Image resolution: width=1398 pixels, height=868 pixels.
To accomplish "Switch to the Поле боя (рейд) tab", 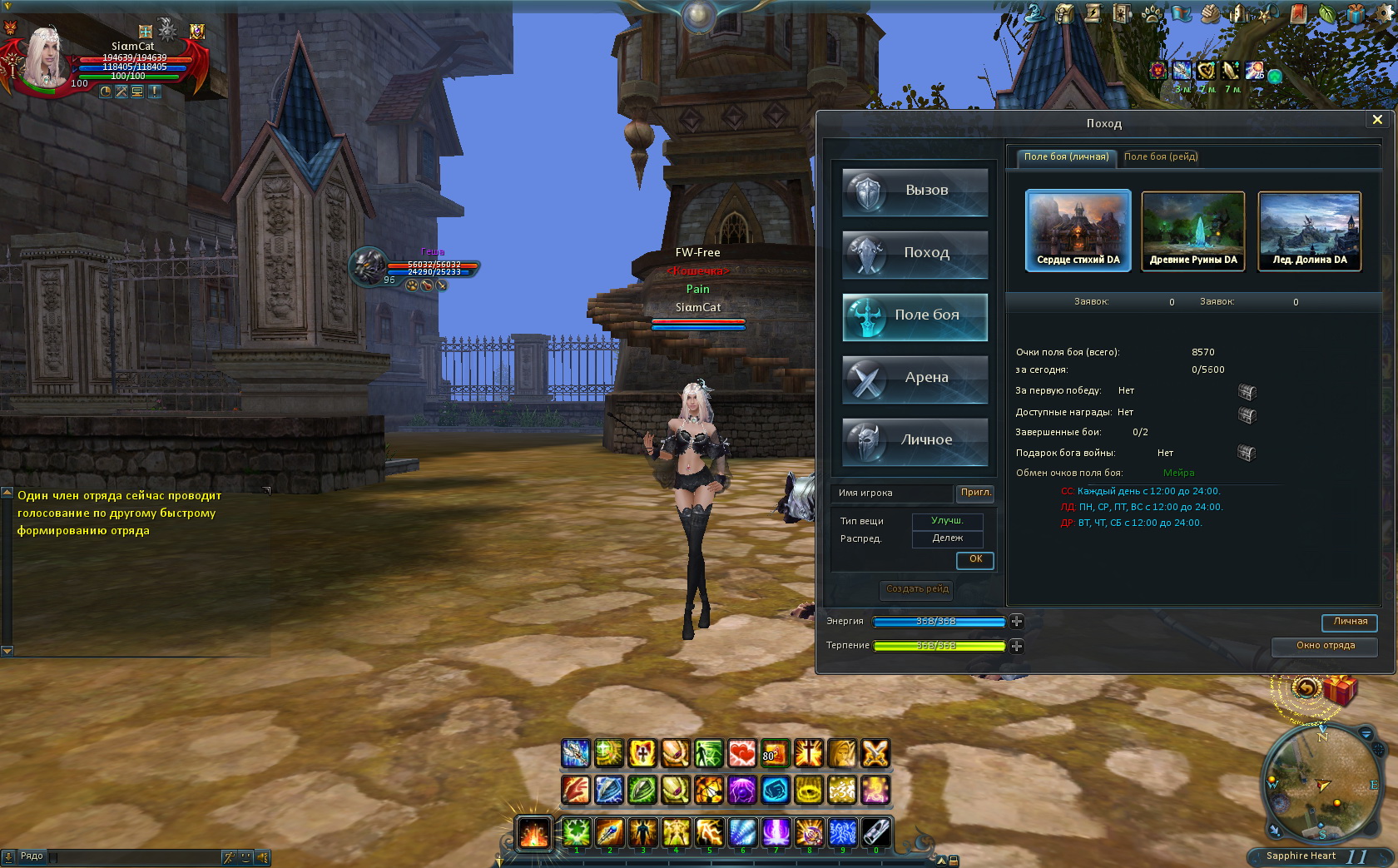I will pos(1160,156).
